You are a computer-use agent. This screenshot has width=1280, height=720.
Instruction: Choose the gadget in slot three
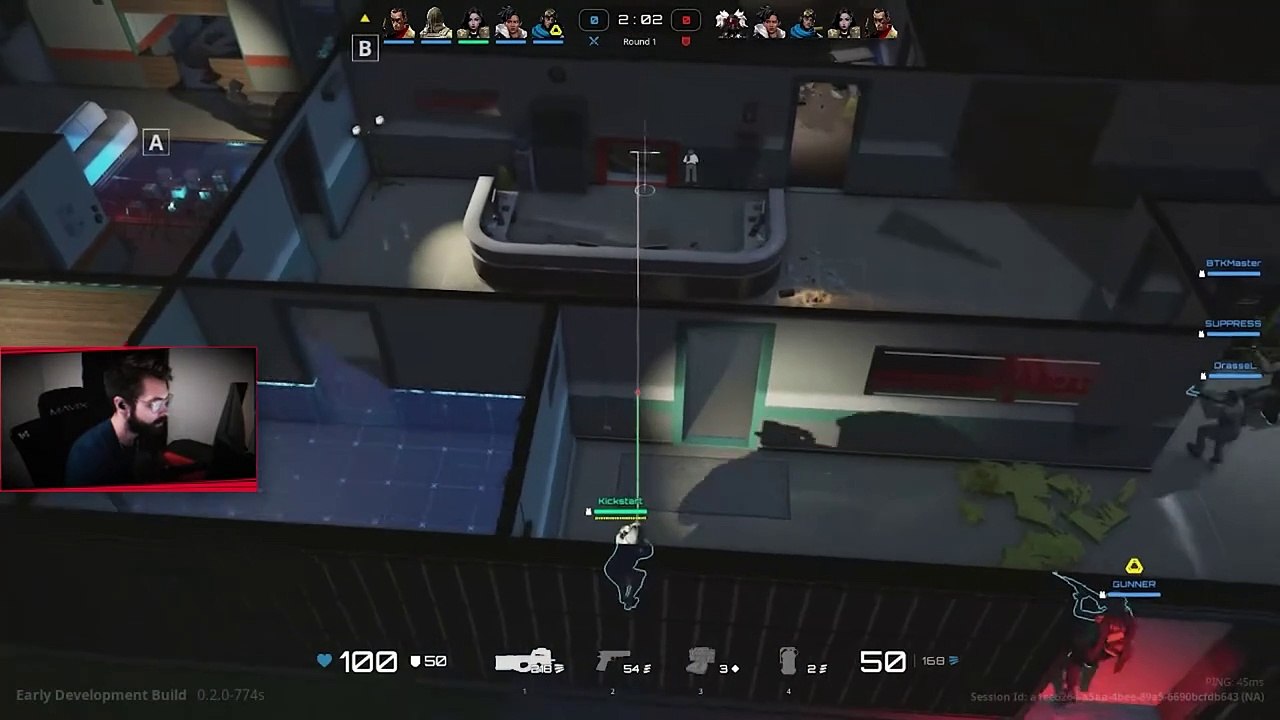coord(701,662)
